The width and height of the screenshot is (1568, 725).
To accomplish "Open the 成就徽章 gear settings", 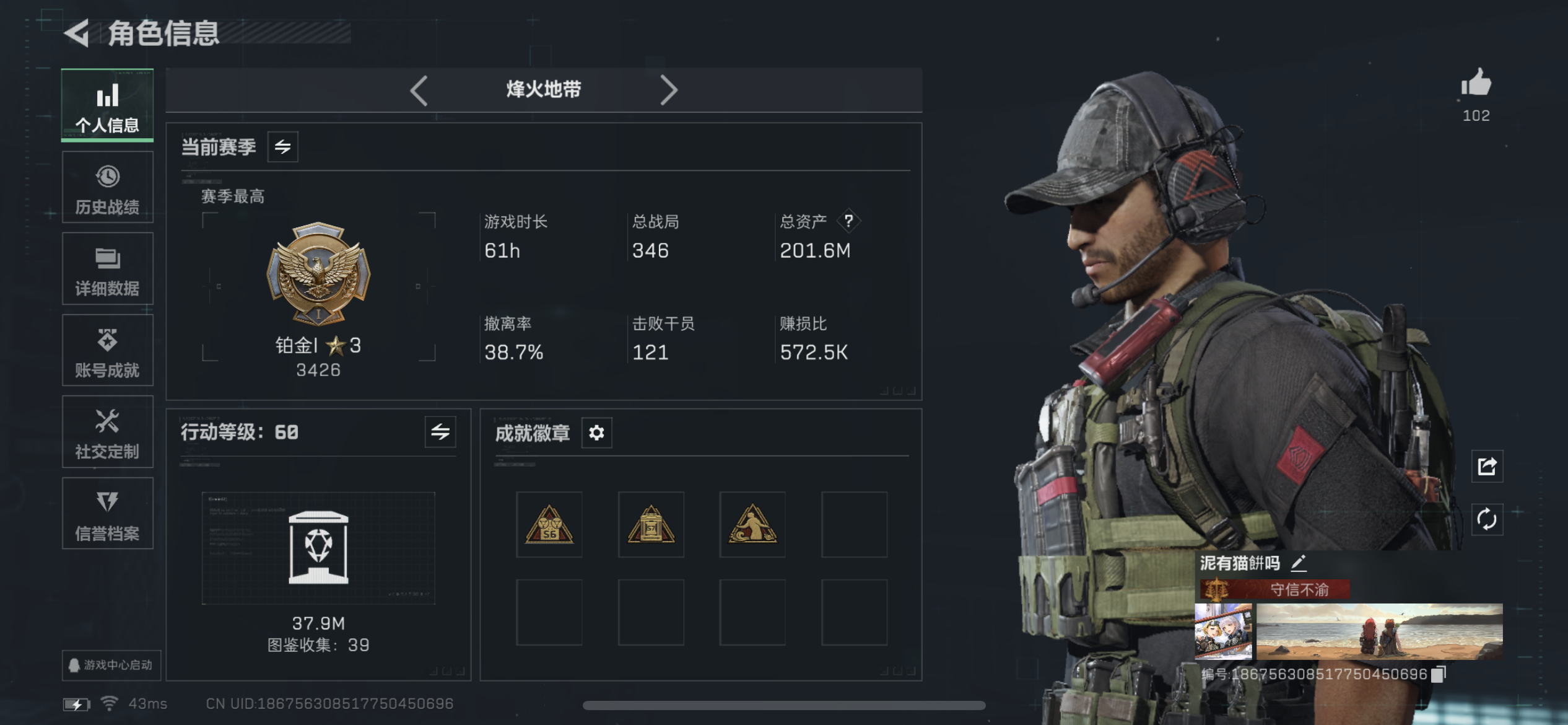I will [596, 433].
